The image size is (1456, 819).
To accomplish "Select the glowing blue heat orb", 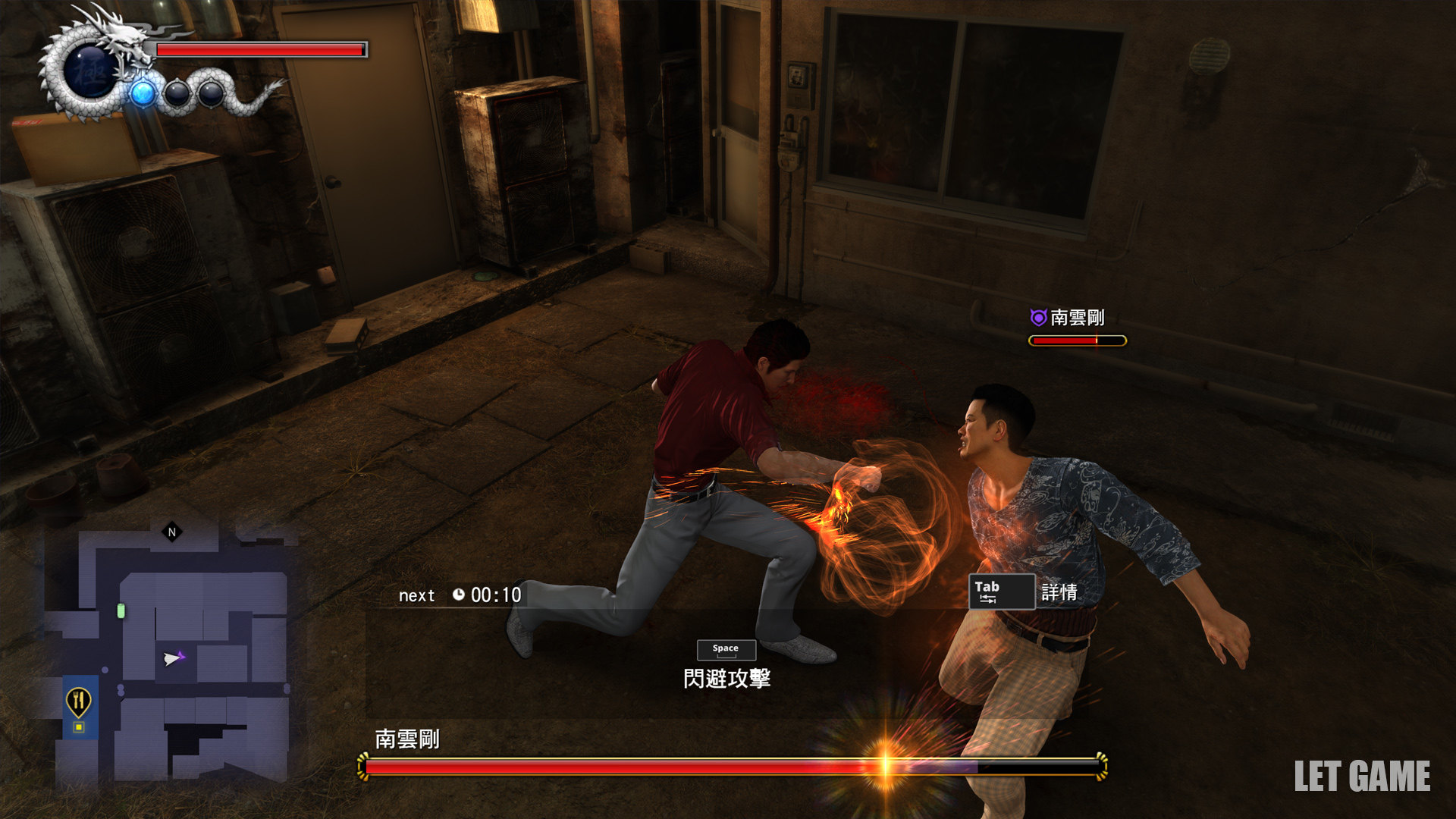I will click(143, 94).
